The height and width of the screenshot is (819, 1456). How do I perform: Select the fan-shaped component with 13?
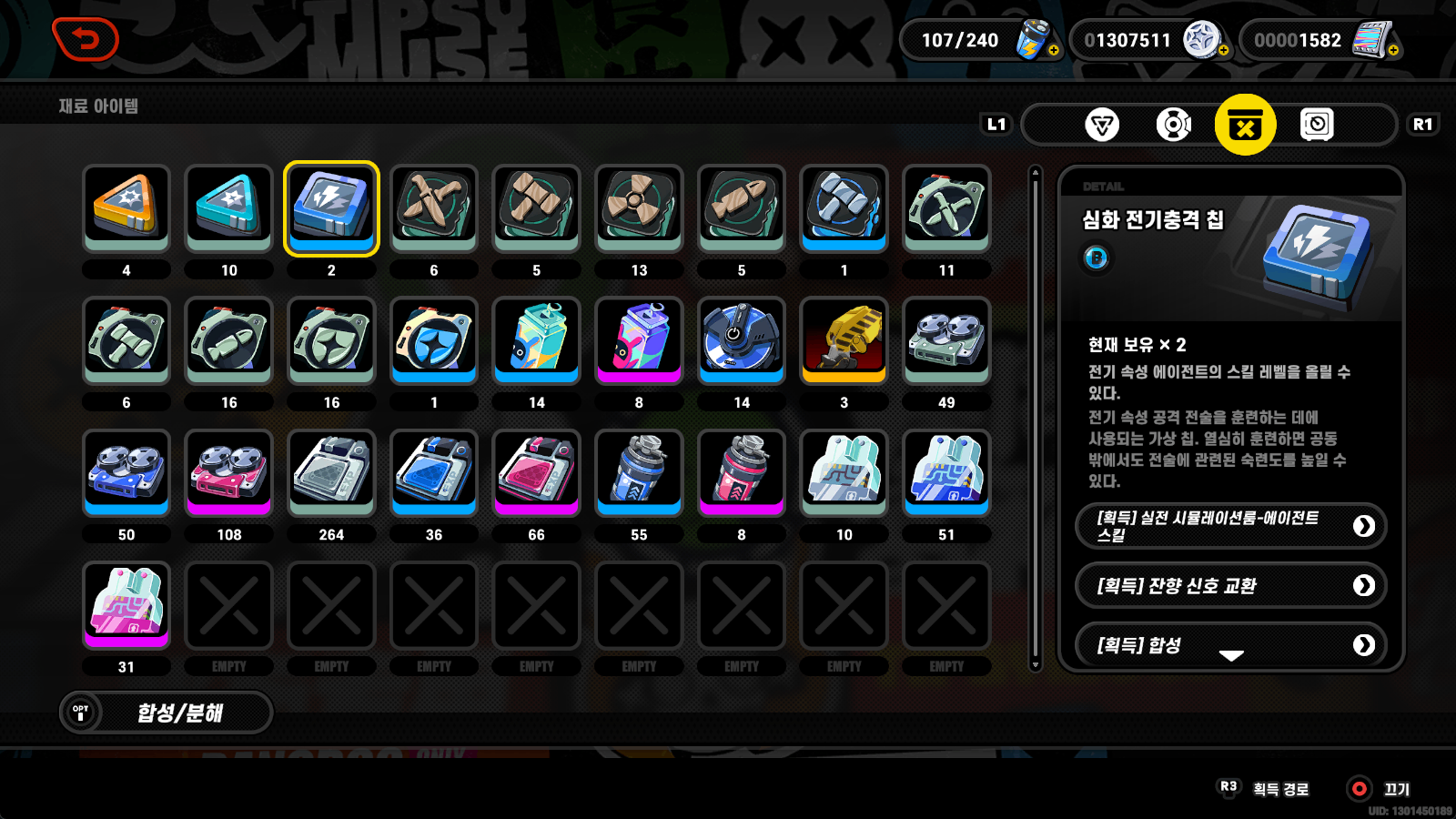639,208
